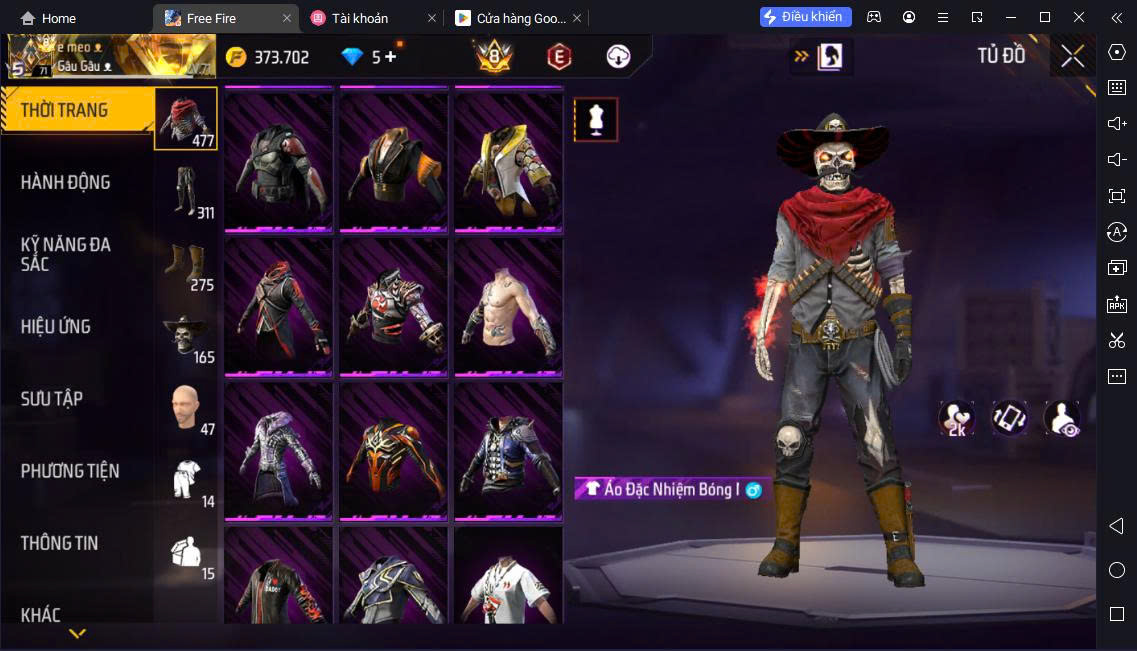Choose the red bandana top subcategory
1137x651 pixels.
(186, 118)
